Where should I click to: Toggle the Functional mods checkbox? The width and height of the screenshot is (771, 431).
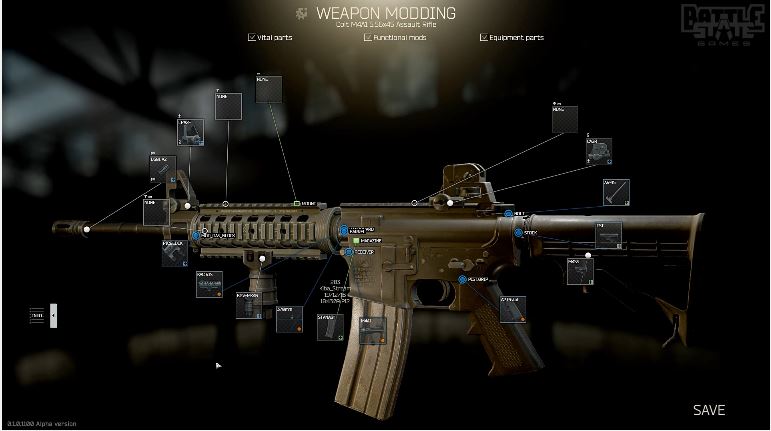click(x=368, y=38)
